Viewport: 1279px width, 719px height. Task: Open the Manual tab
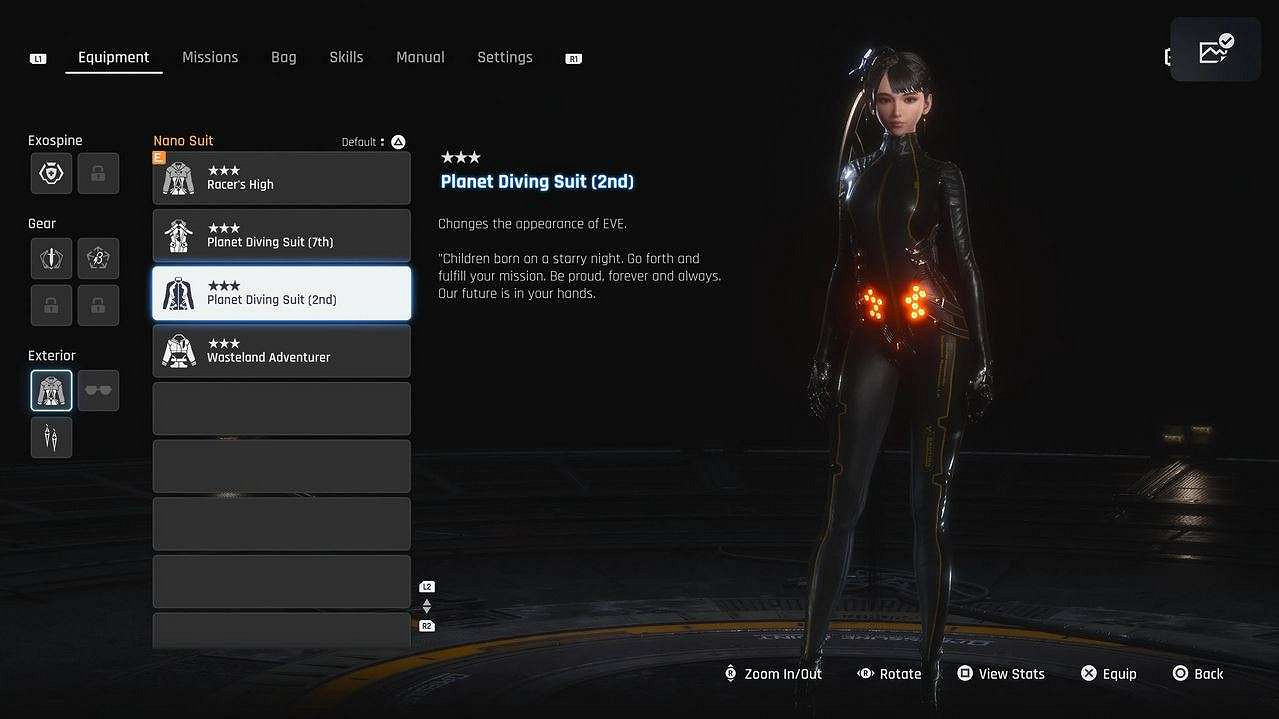tap(420, 58)
